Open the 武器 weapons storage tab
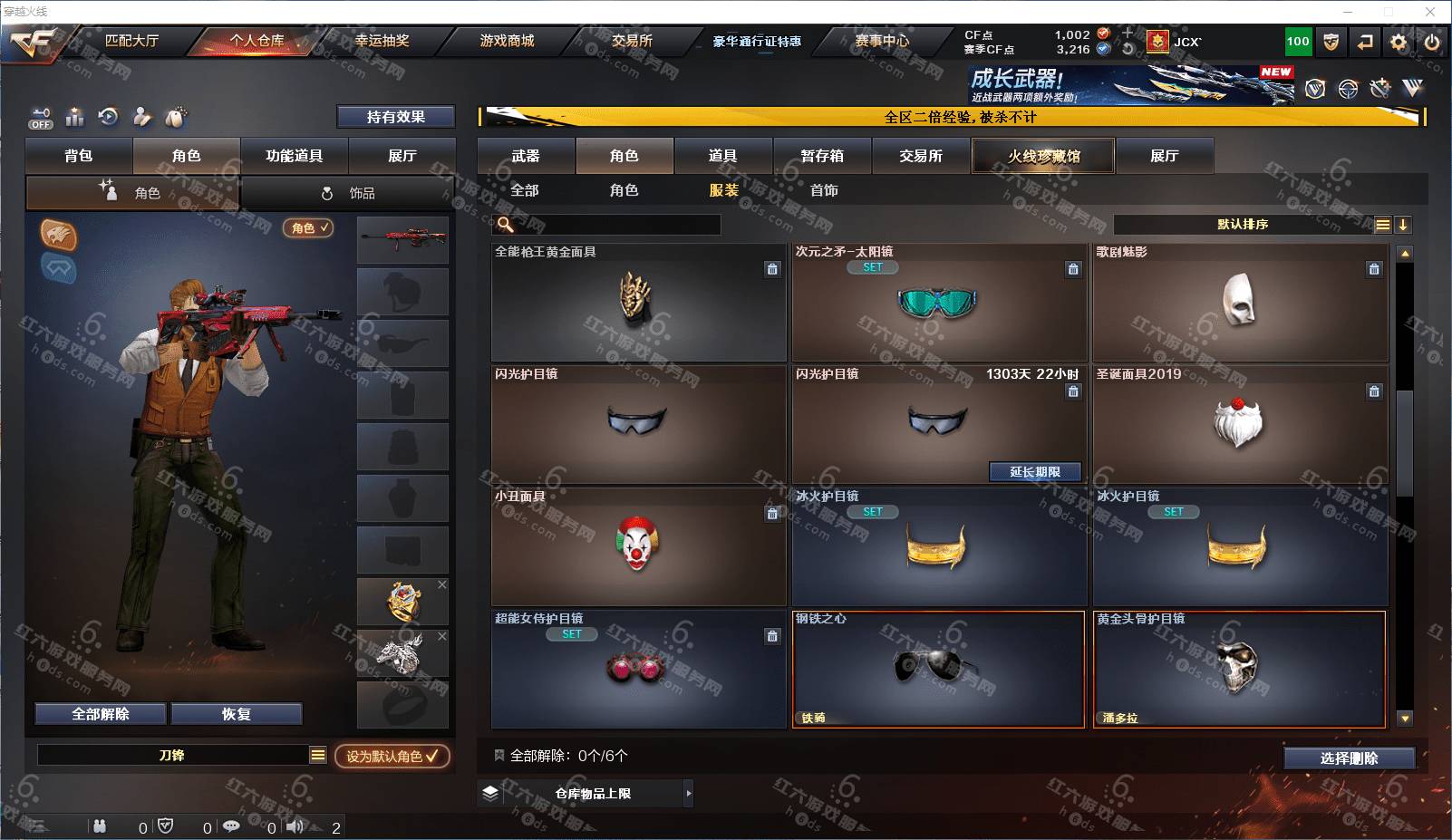This screenshot has height=840, width=1452. point(526,156)
